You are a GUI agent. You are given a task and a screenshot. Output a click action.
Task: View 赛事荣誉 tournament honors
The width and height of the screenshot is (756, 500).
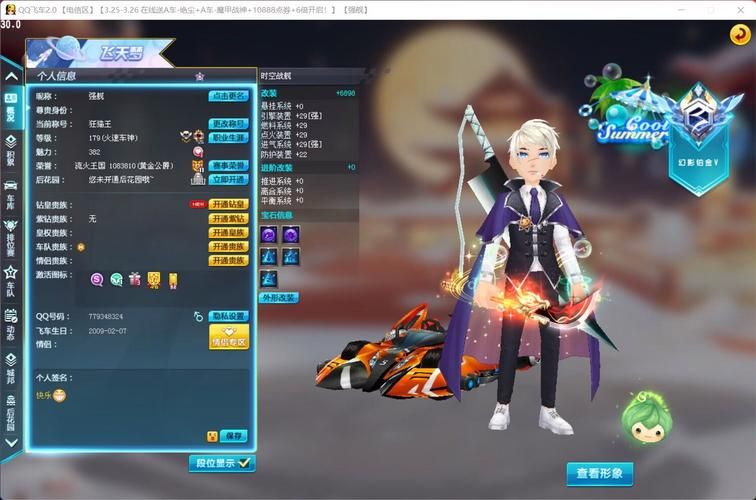pyautogui.click(x=228, y=166)
